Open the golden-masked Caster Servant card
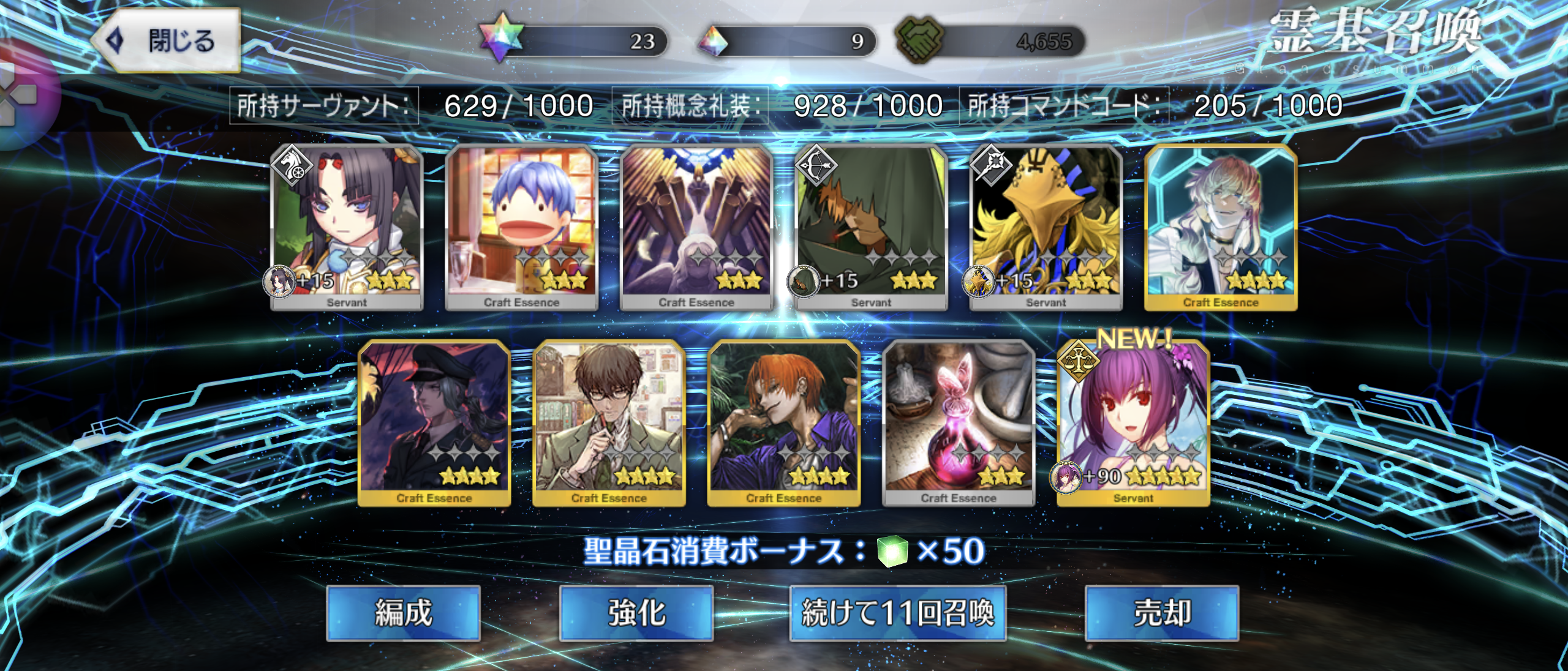This screenshot has height=671, width=1568. [x=1046, y=227]
